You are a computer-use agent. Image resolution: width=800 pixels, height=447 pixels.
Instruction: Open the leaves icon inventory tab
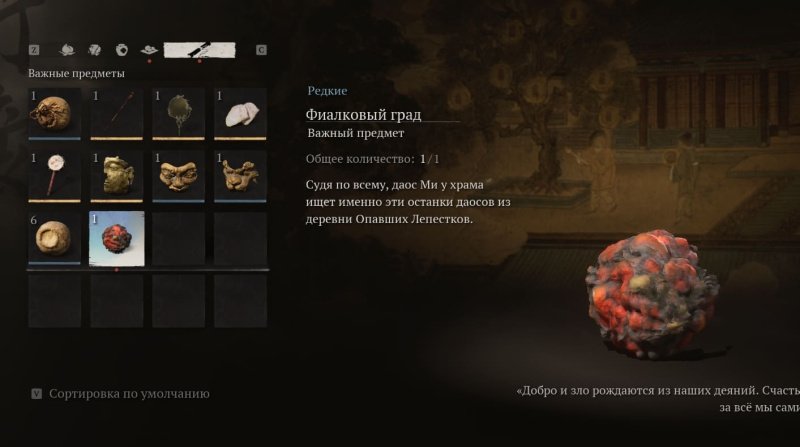(94, 49)
